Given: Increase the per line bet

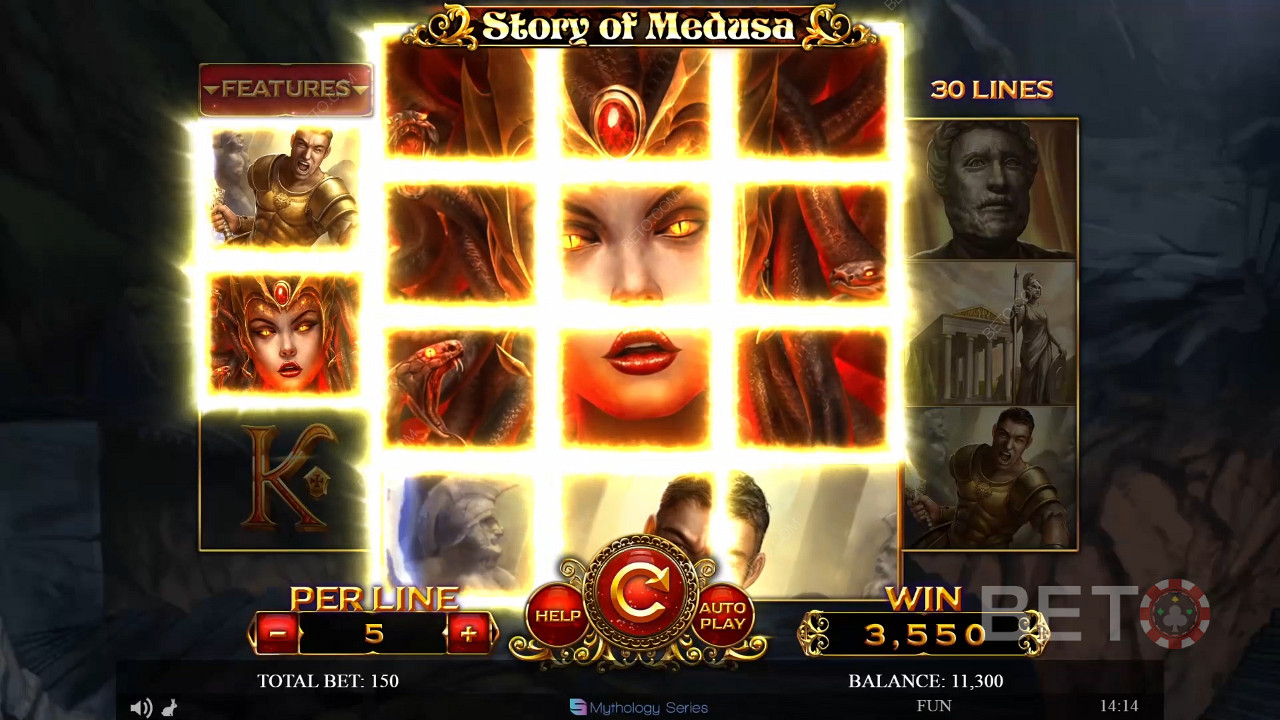Looking at the screenshot, I should [468, 633].
